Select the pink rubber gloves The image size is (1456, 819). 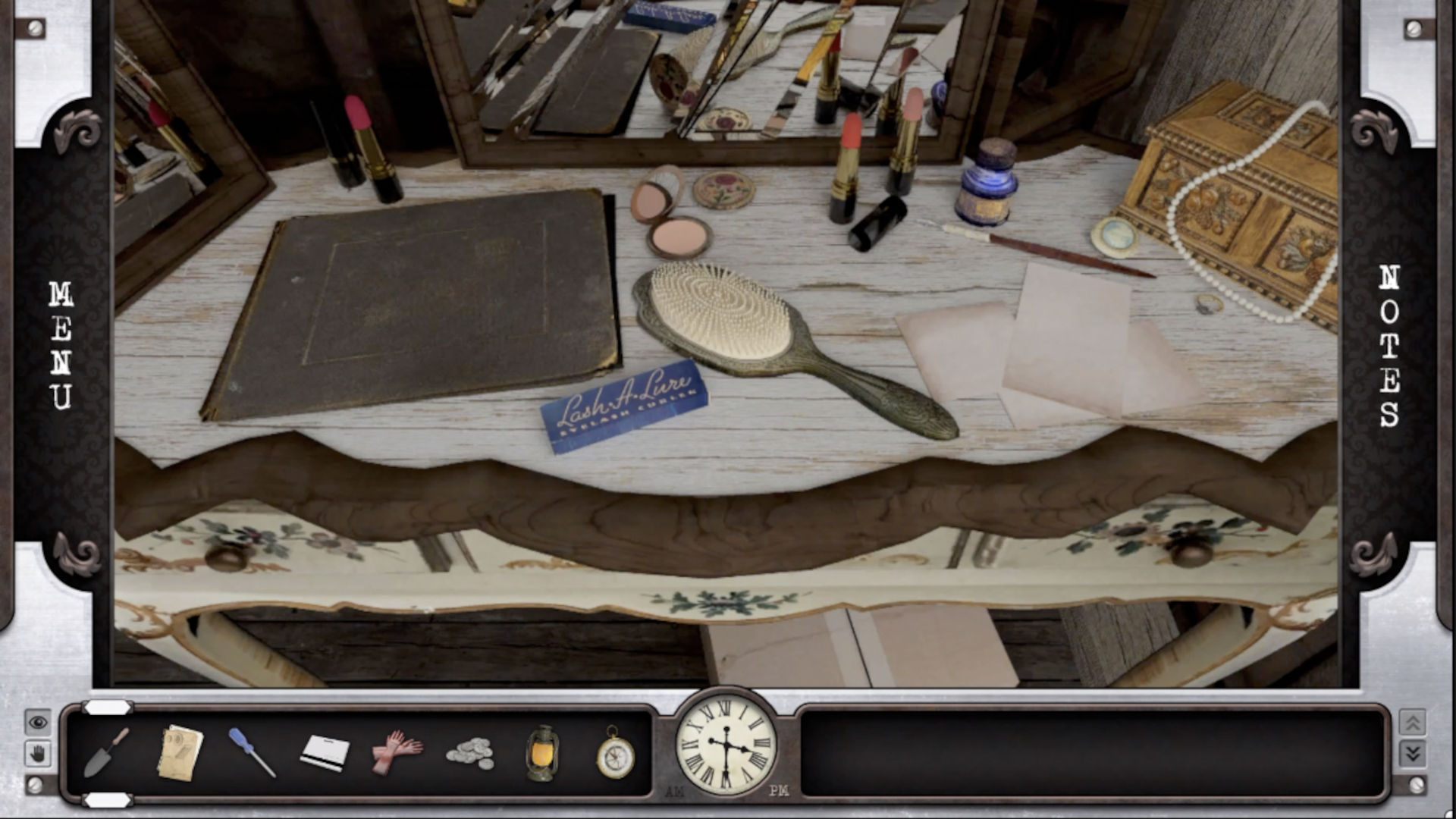pyautogui.click(x=397, y=752)
